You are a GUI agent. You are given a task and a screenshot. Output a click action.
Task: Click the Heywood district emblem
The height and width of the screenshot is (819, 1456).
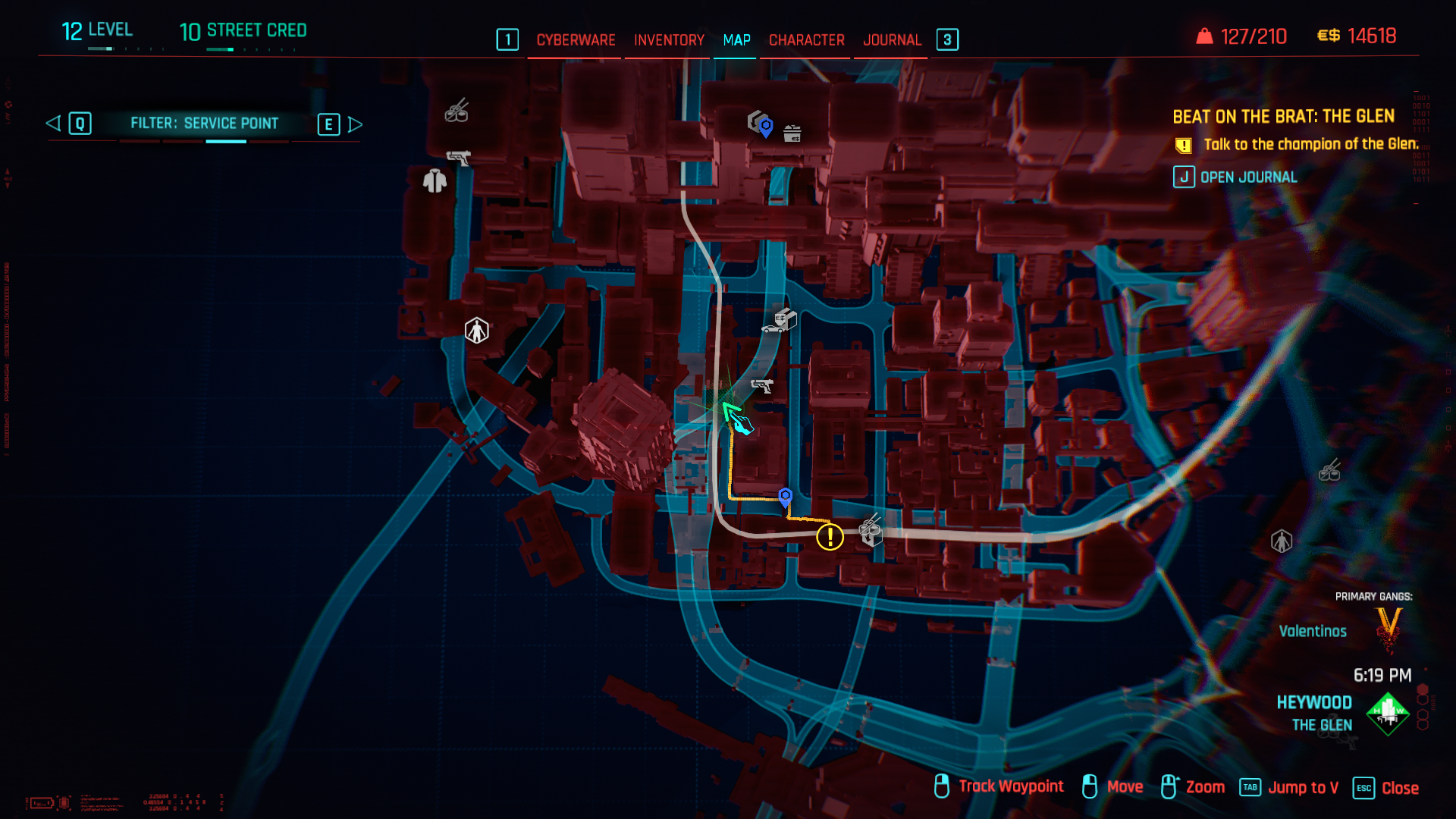pyautogui.click(x=1387, y=714)
